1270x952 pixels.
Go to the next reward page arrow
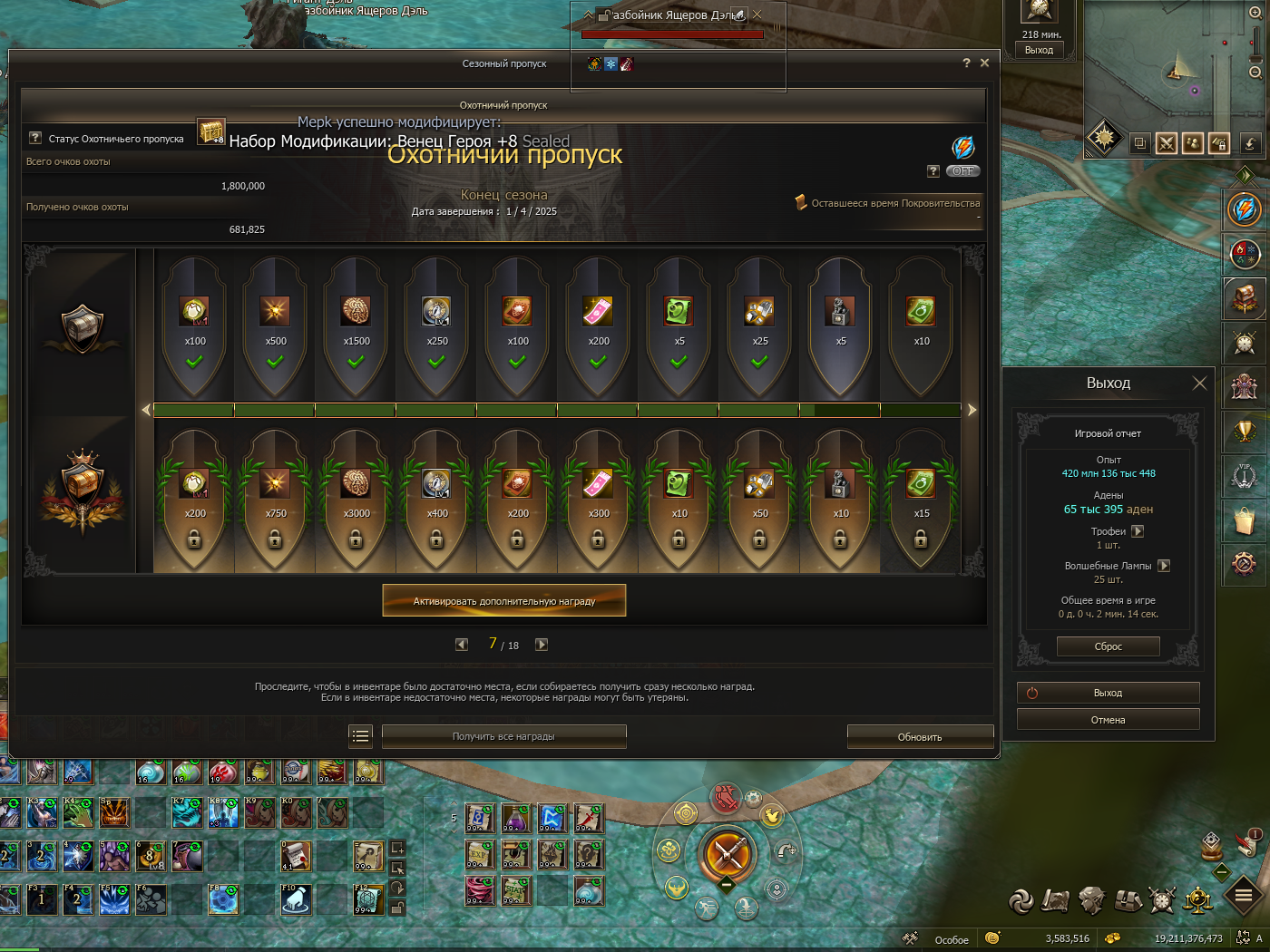(x=542, y=645)
